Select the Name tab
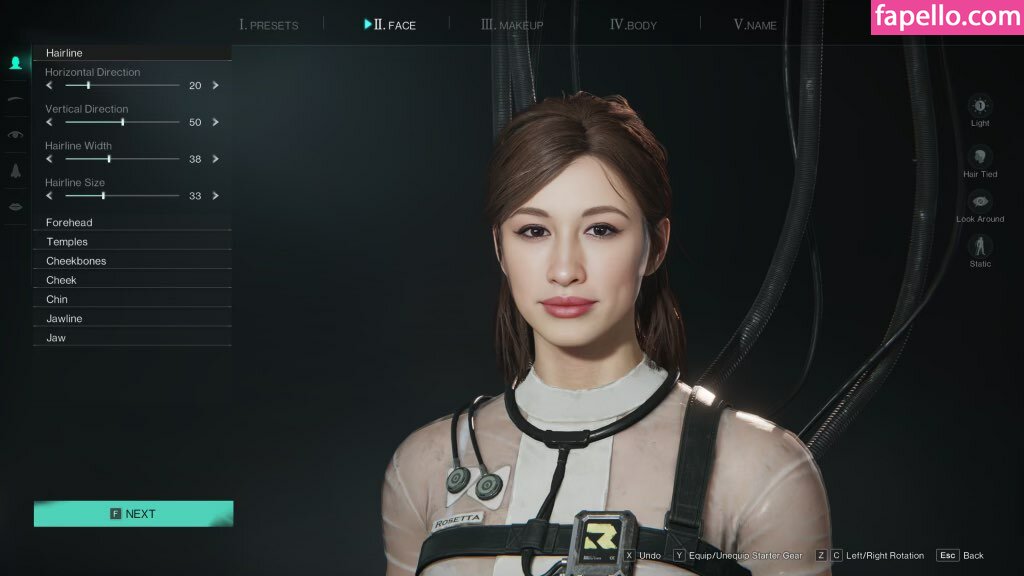This screenshot has width=1024, height=576. click(x=755, y=25)
